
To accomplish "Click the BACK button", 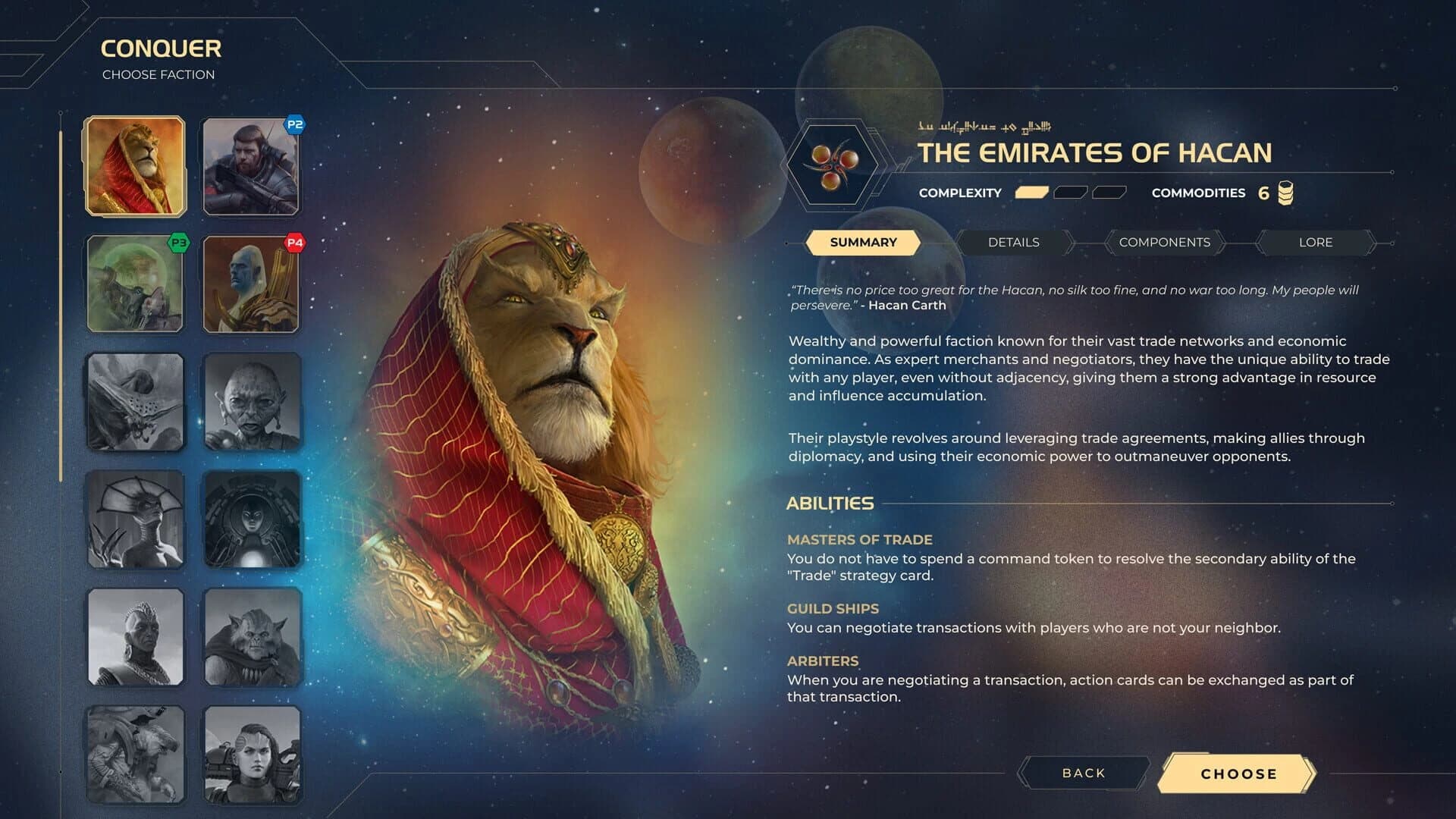I will pos(1082,773).
